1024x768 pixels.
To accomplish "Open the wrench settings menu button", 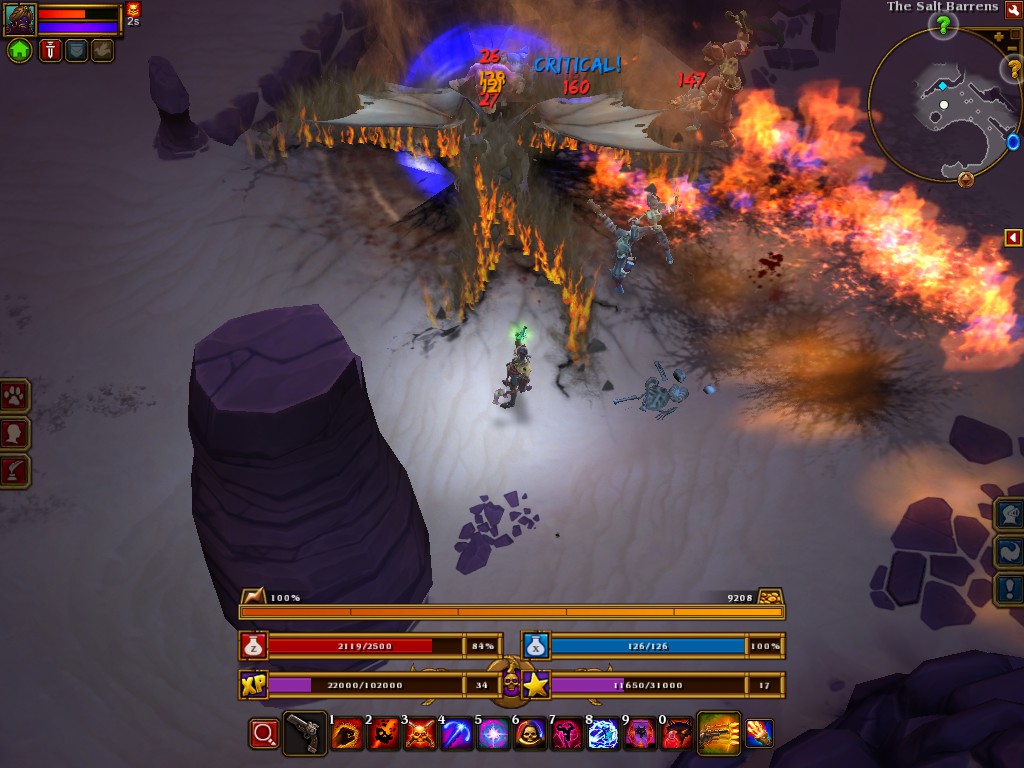I will tap(1013, 8).
